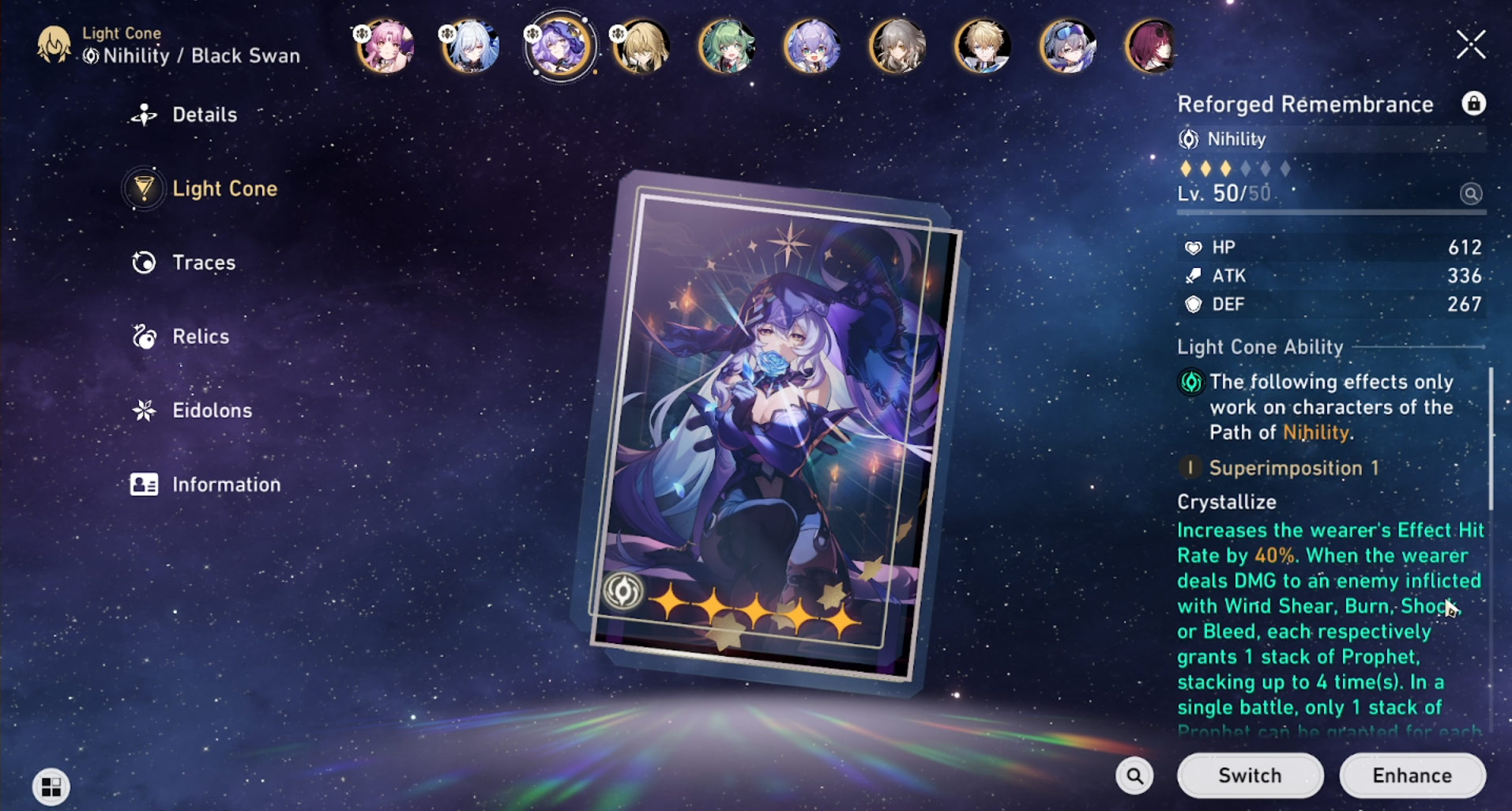Select the gray-haired character portrait
Viewport: 1512px width, 811px height.
coord(897,47)
